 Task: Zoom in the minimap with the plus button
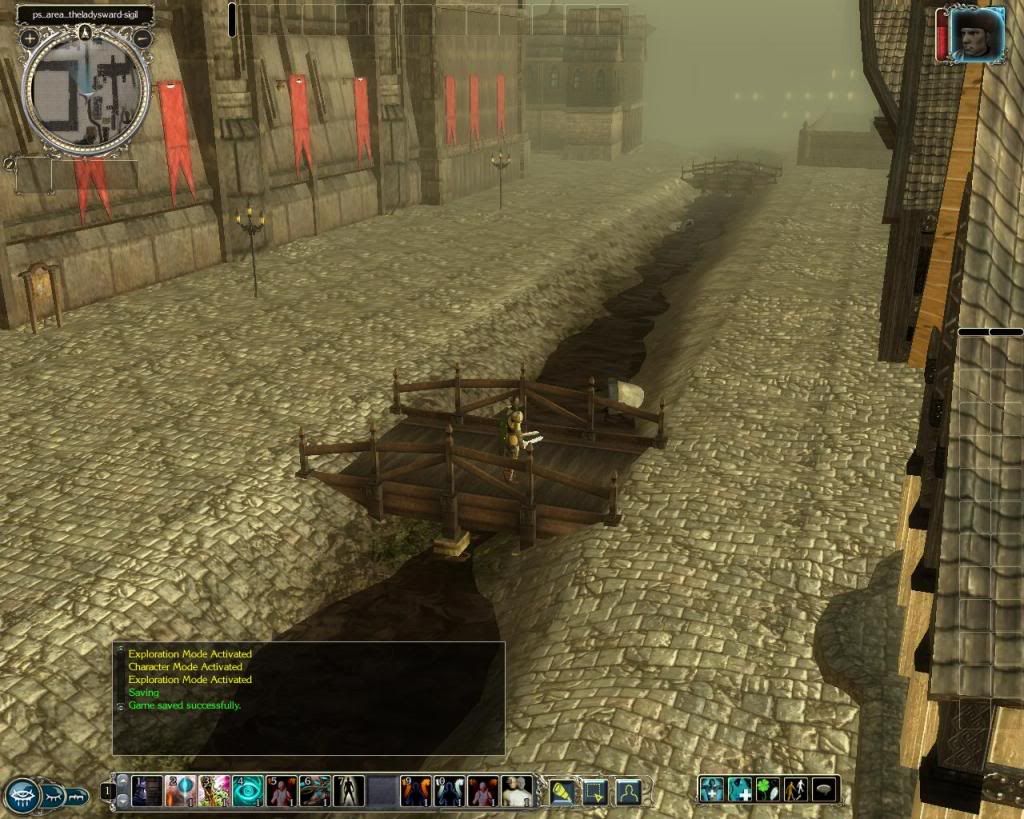tap(30, 38)
